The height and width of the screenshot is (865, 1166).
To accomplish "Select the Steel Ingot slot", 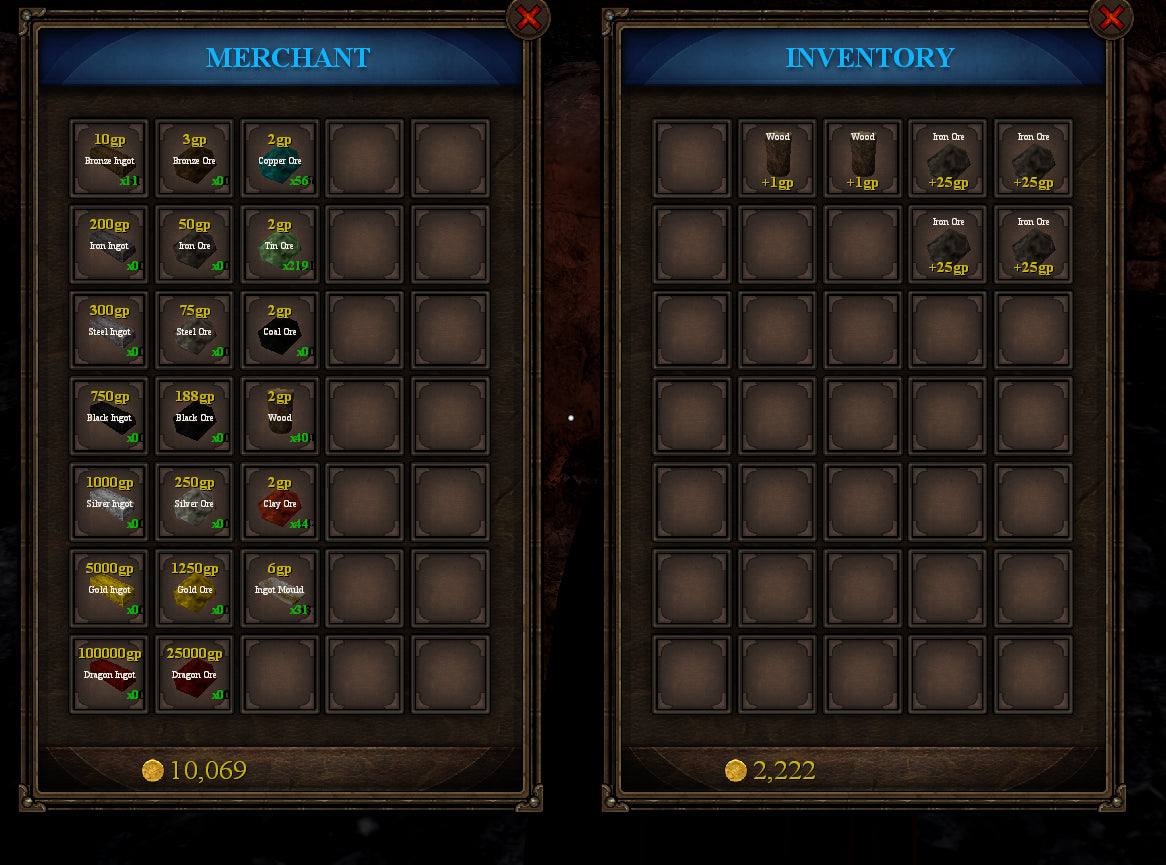I will tap(109, 331).
